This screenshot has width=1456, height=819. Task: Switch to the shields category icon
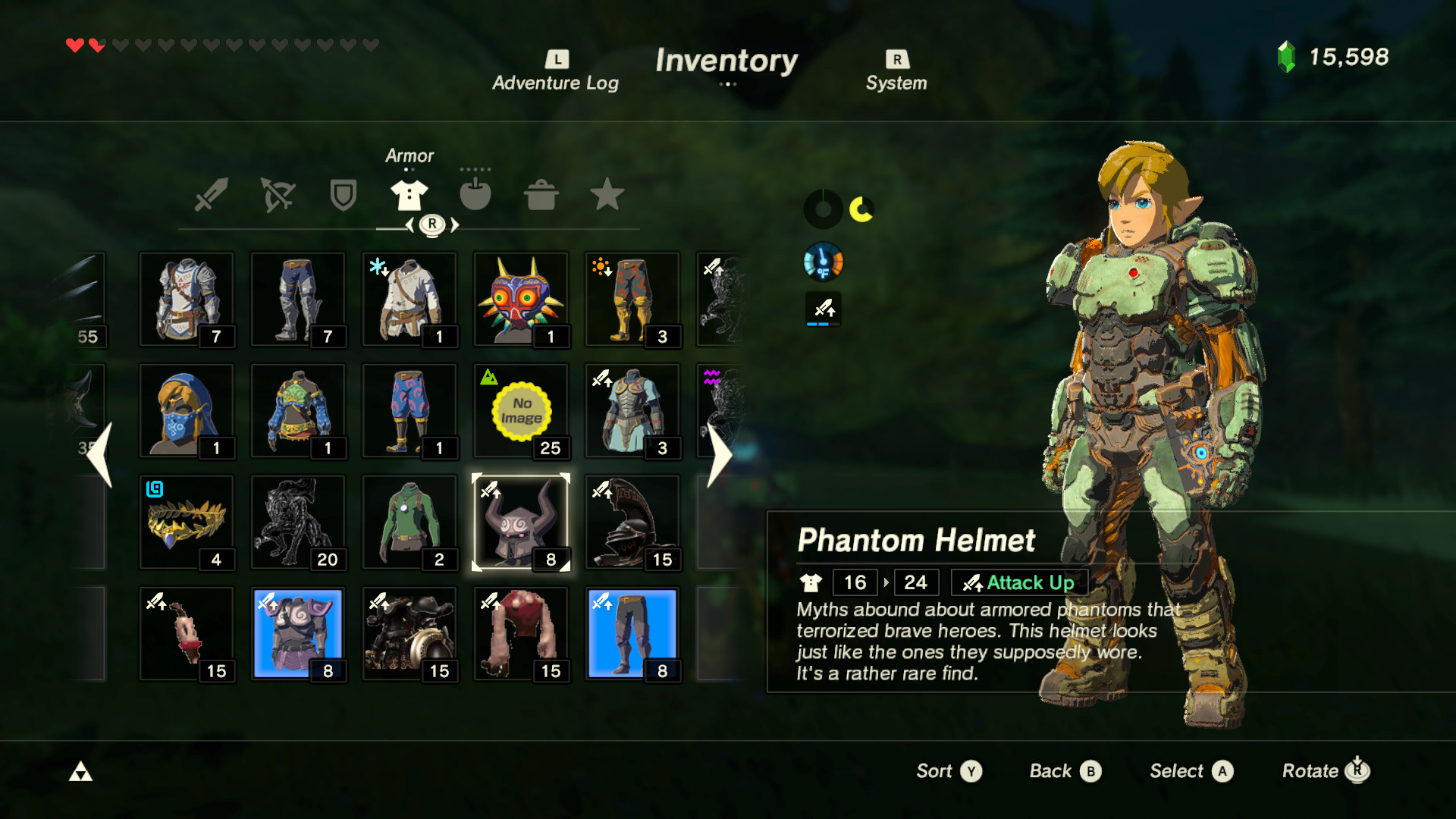(343, 195)
